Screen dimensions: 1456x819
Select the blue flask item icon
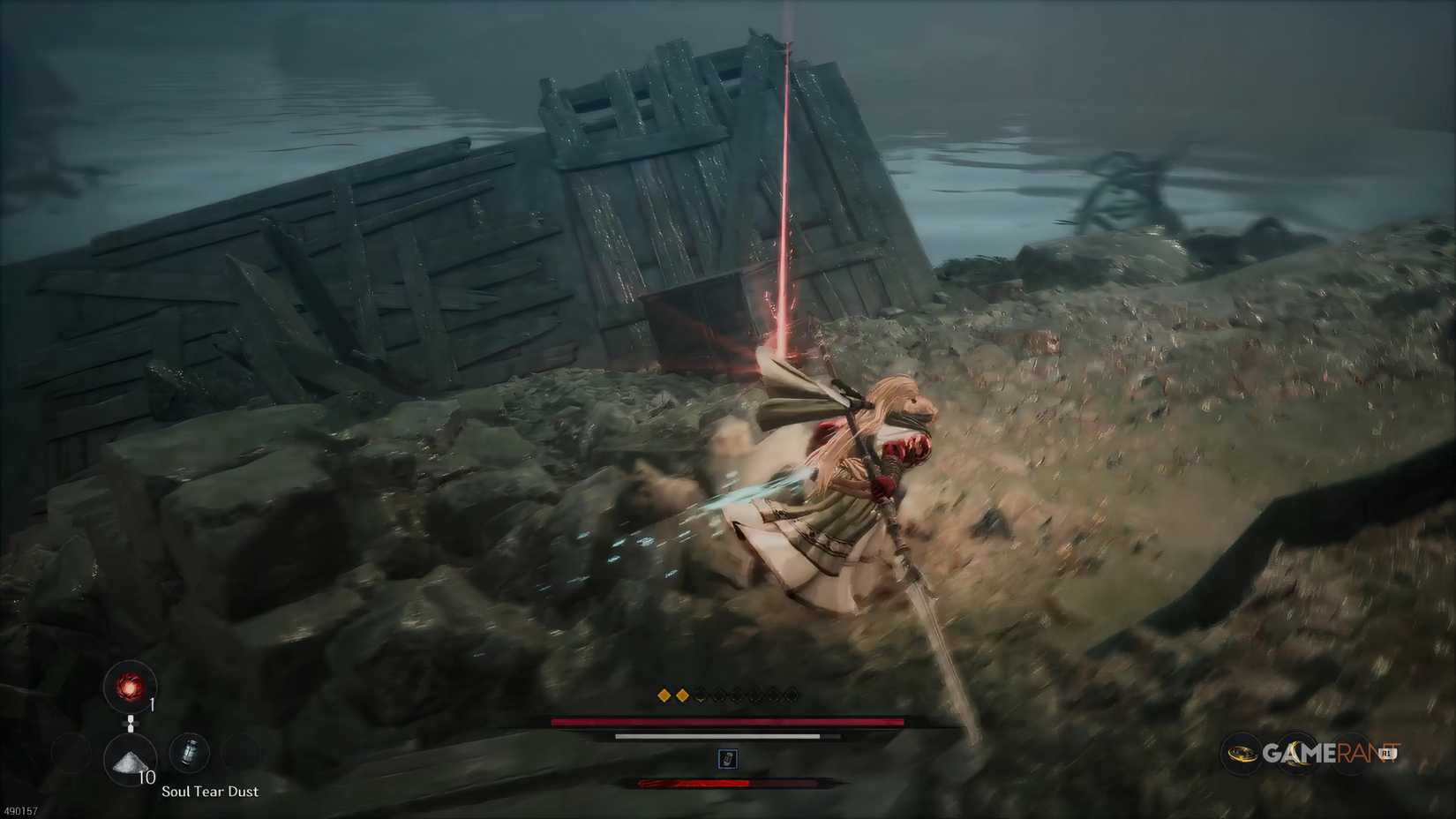click(x=190, y=752)
